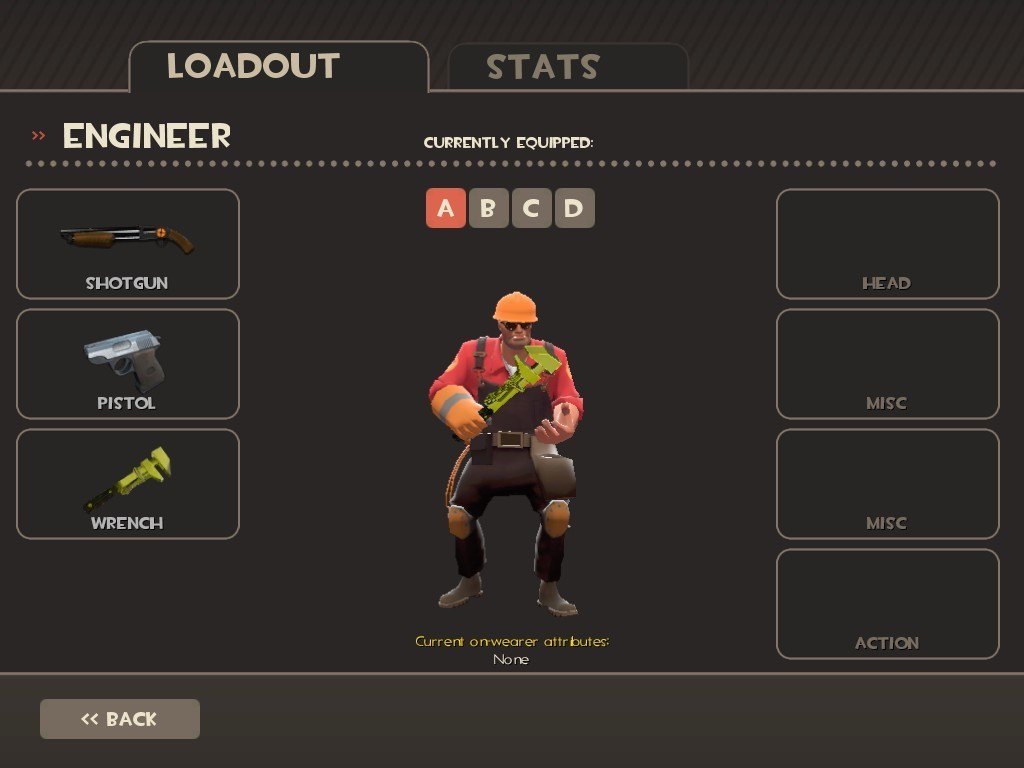Switch to loadout preset B
1024x768 pixels.
coord(489,208)
